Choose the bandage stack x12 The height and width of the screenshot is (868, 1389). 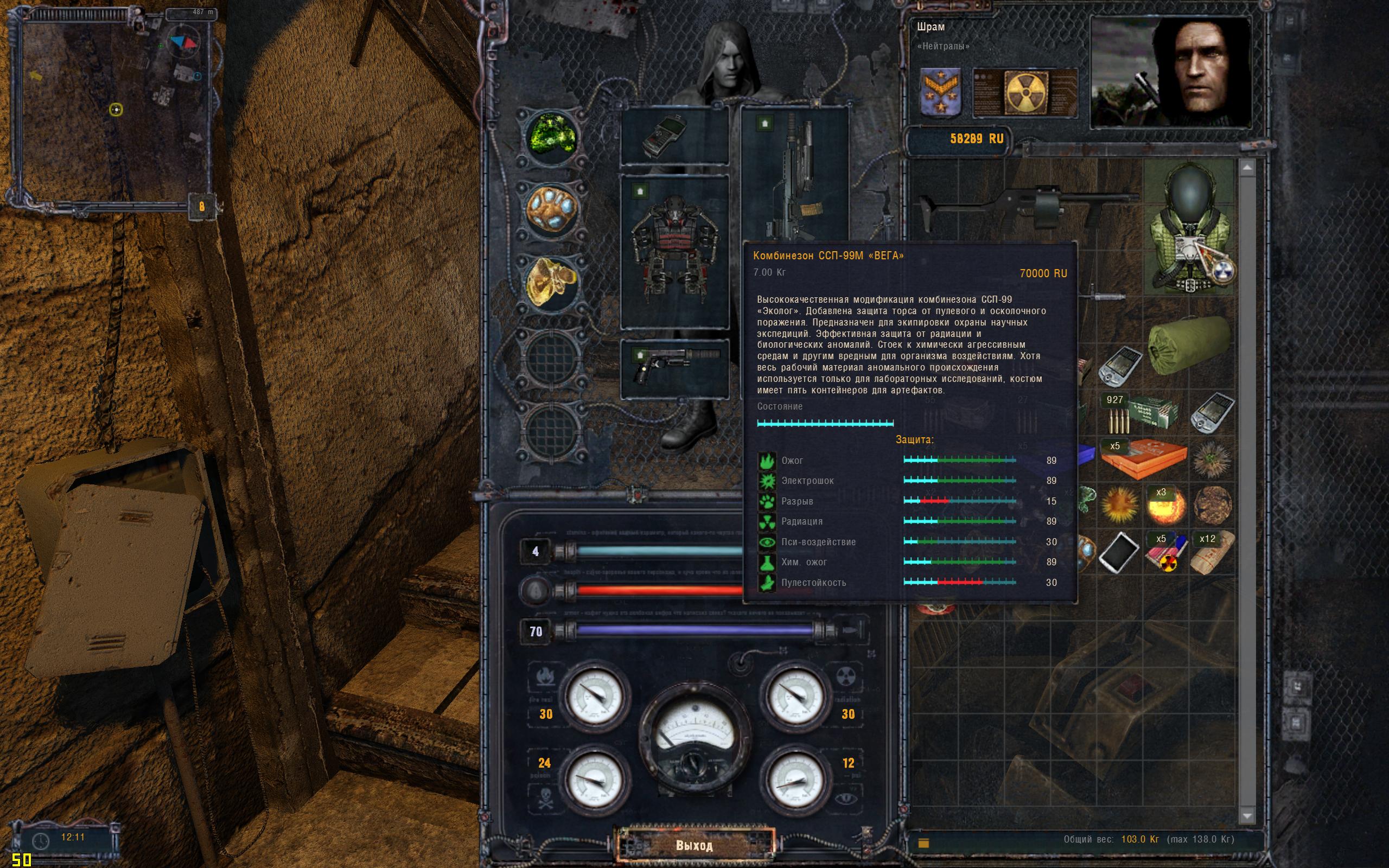click(x=1211, y=552)
